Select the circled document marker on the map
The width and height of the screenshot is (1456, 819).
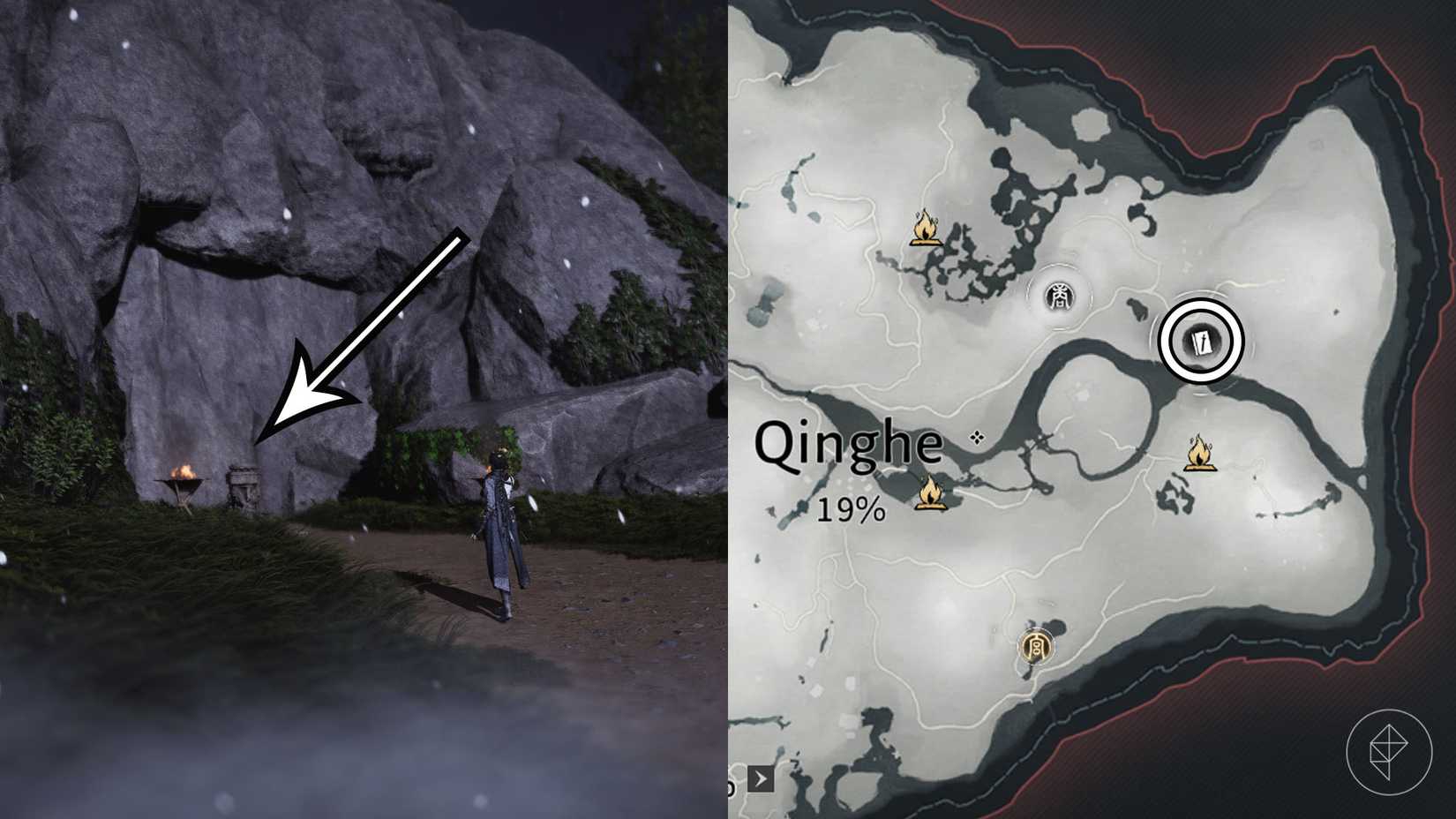click(1202, 340)
